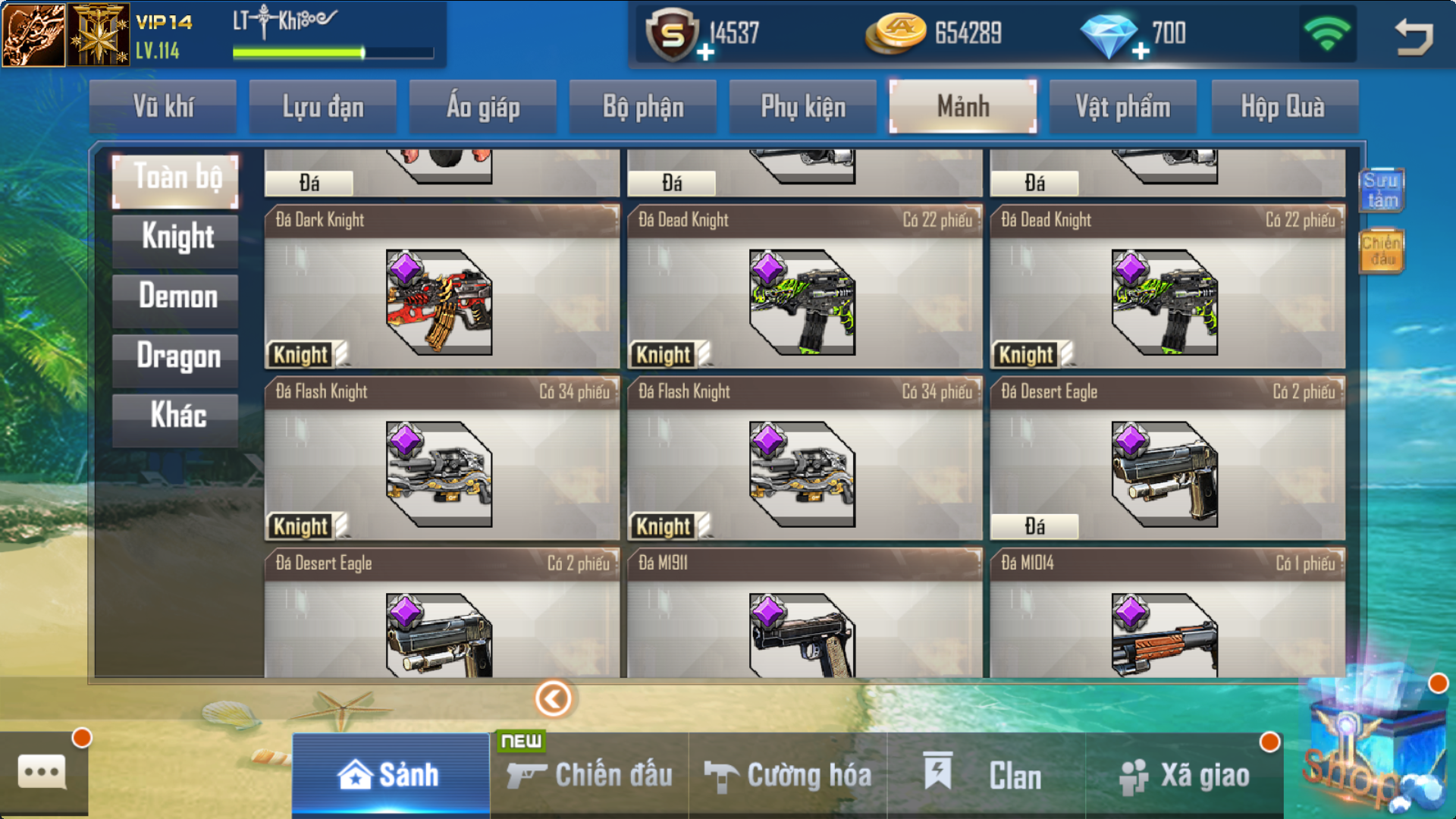The height and width of the screenshot is (819, 1456).
Task: Open the Vật phẩm tab
Action: [1122, 107]
